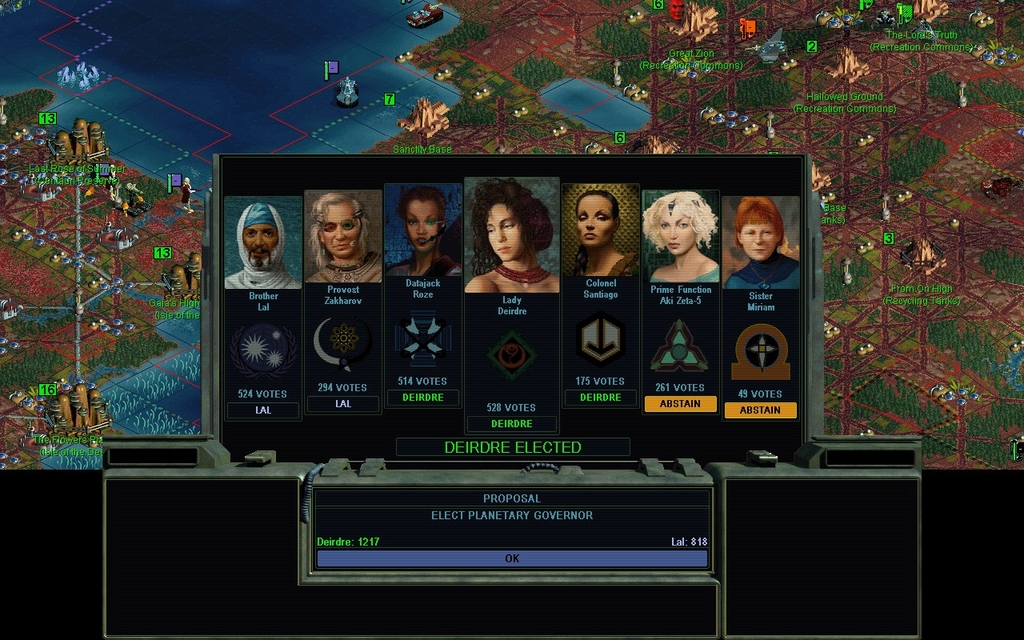
Task: Choose Prime Function Aki Zeta-5's portrait
Action: point(680,237)
